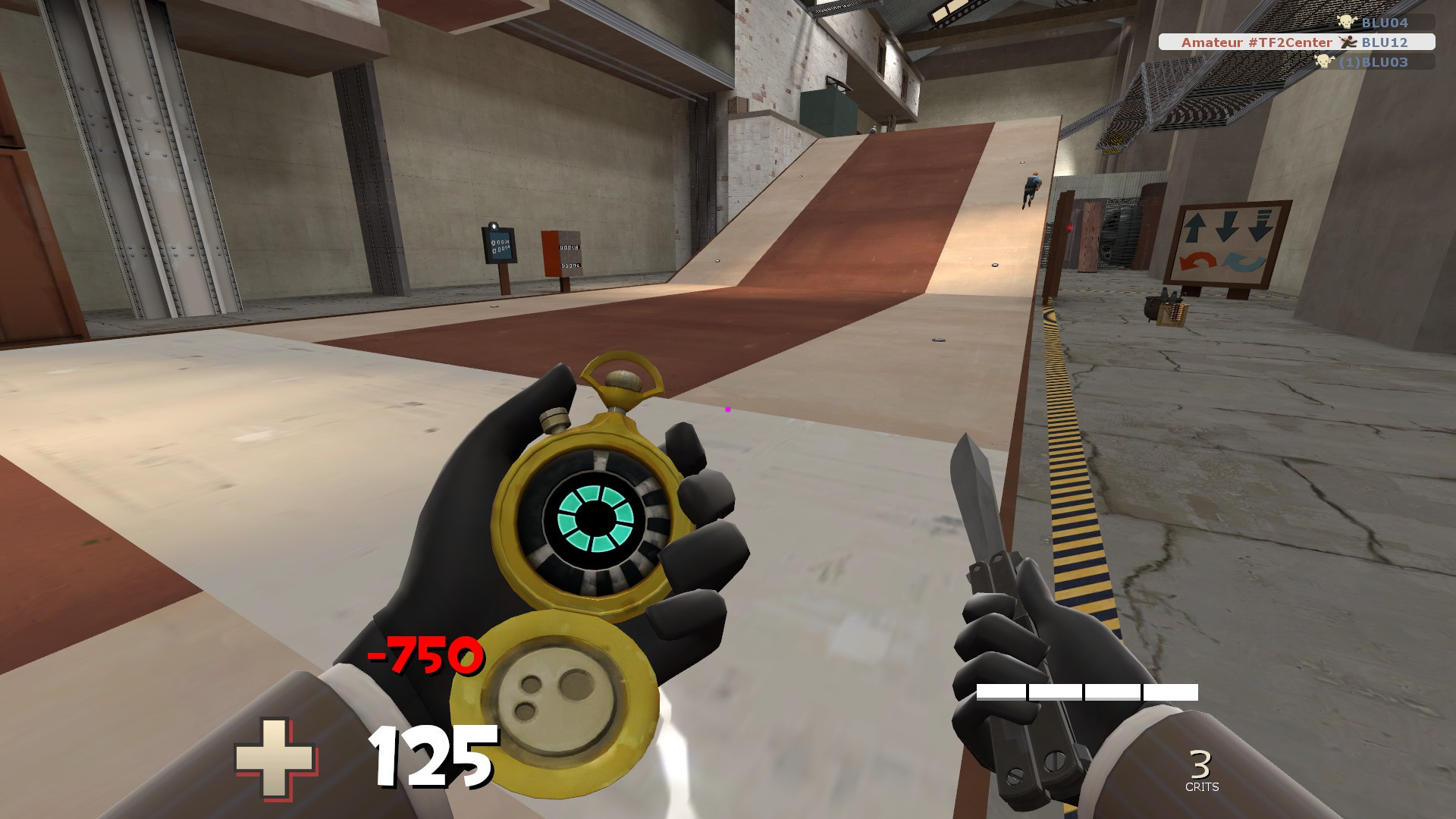1456x819 pixels.
Task: Click the BLU04 name in the killfeed
Action: (1386, 24)
